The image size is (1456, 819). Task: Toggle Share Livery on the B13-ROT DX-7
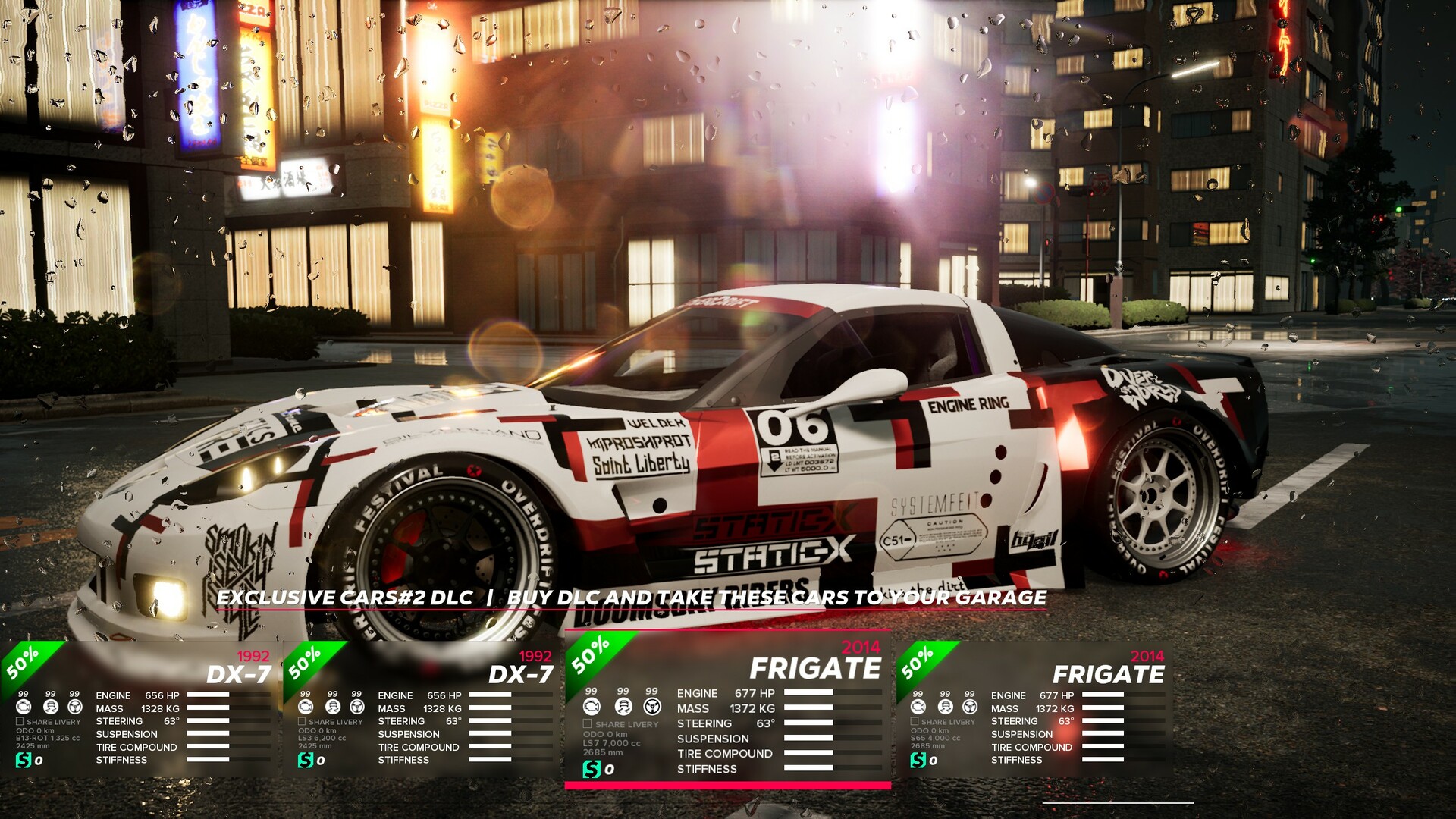(x=20, y=722)
